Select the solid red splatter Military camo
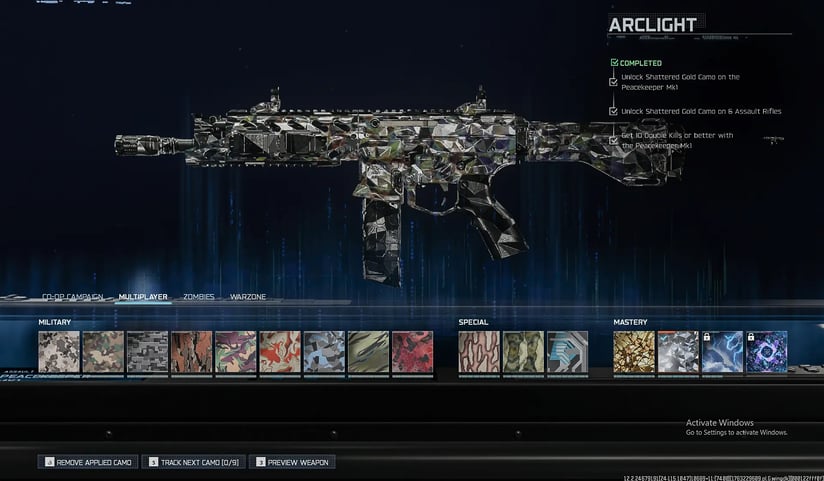Image resolution: width=824 pixels, height=481 pixels. click(x=412, y=352)
